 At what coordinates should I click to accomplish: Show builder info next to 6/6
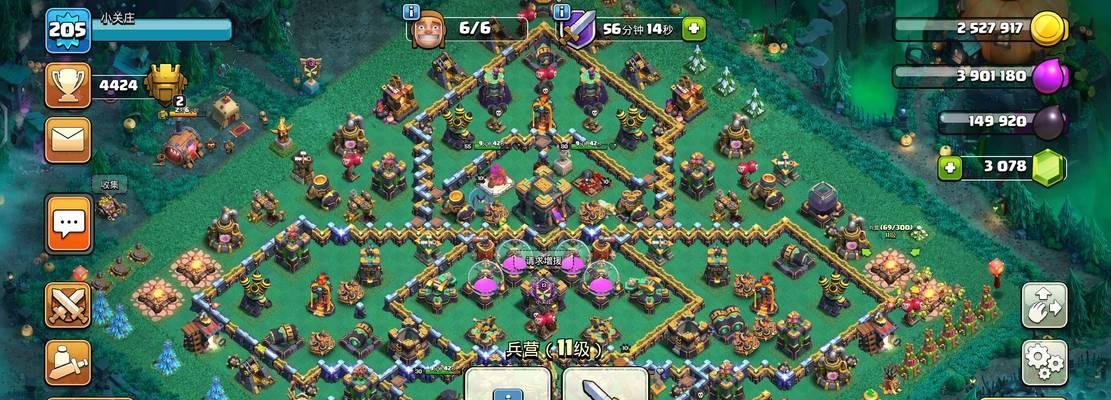tap(410, 12)
